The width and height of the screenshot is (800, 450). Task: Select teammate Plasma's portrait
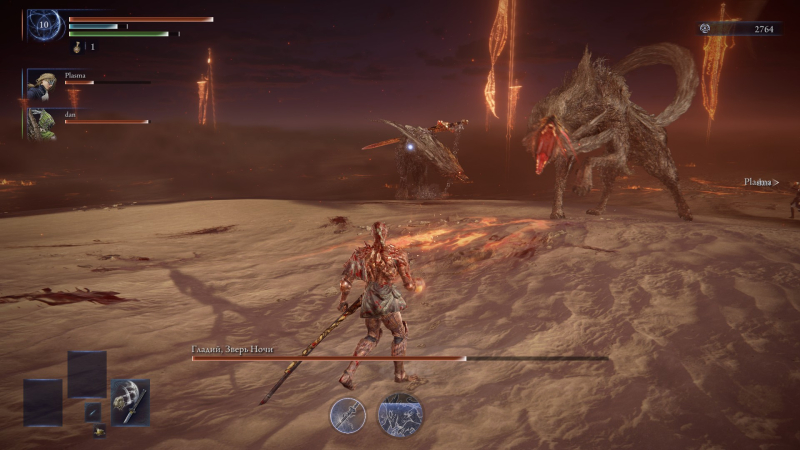pyautogui.click(x=41, y=84)
